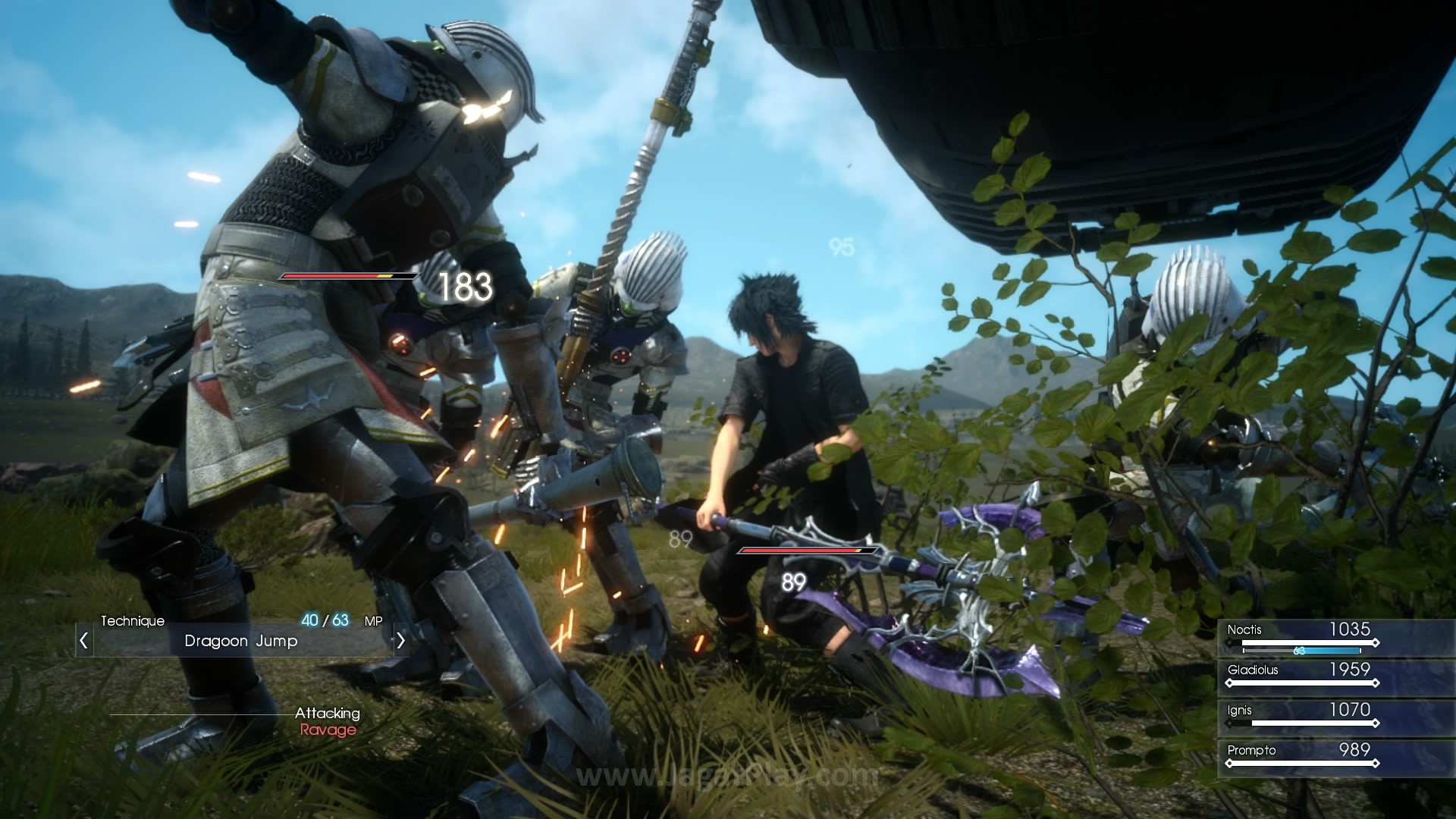Click the right chevron to browse techniques
Viewport: 1456px width, 819px height.
400,641
